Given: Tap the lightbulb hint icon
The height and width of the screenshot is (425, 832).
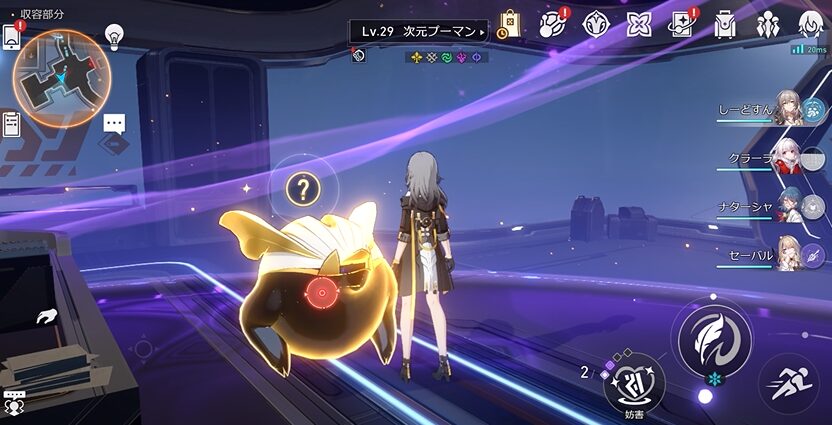Looking at the screenshot, I should coord(115,37).
